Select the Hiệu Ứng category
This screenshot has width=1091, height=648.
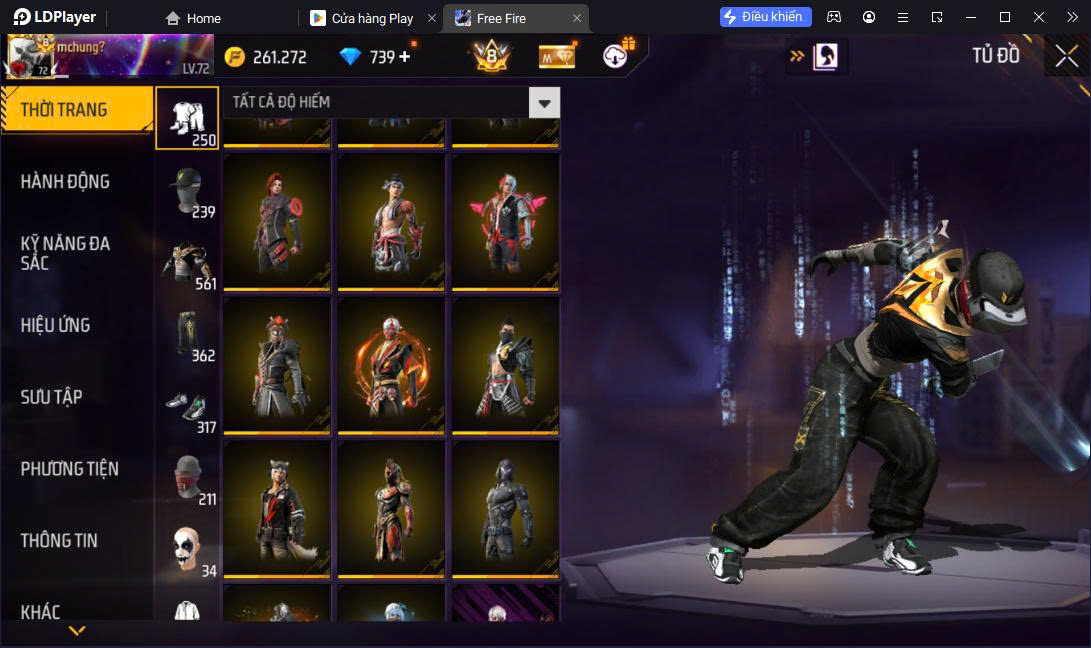tap(56, 325)
